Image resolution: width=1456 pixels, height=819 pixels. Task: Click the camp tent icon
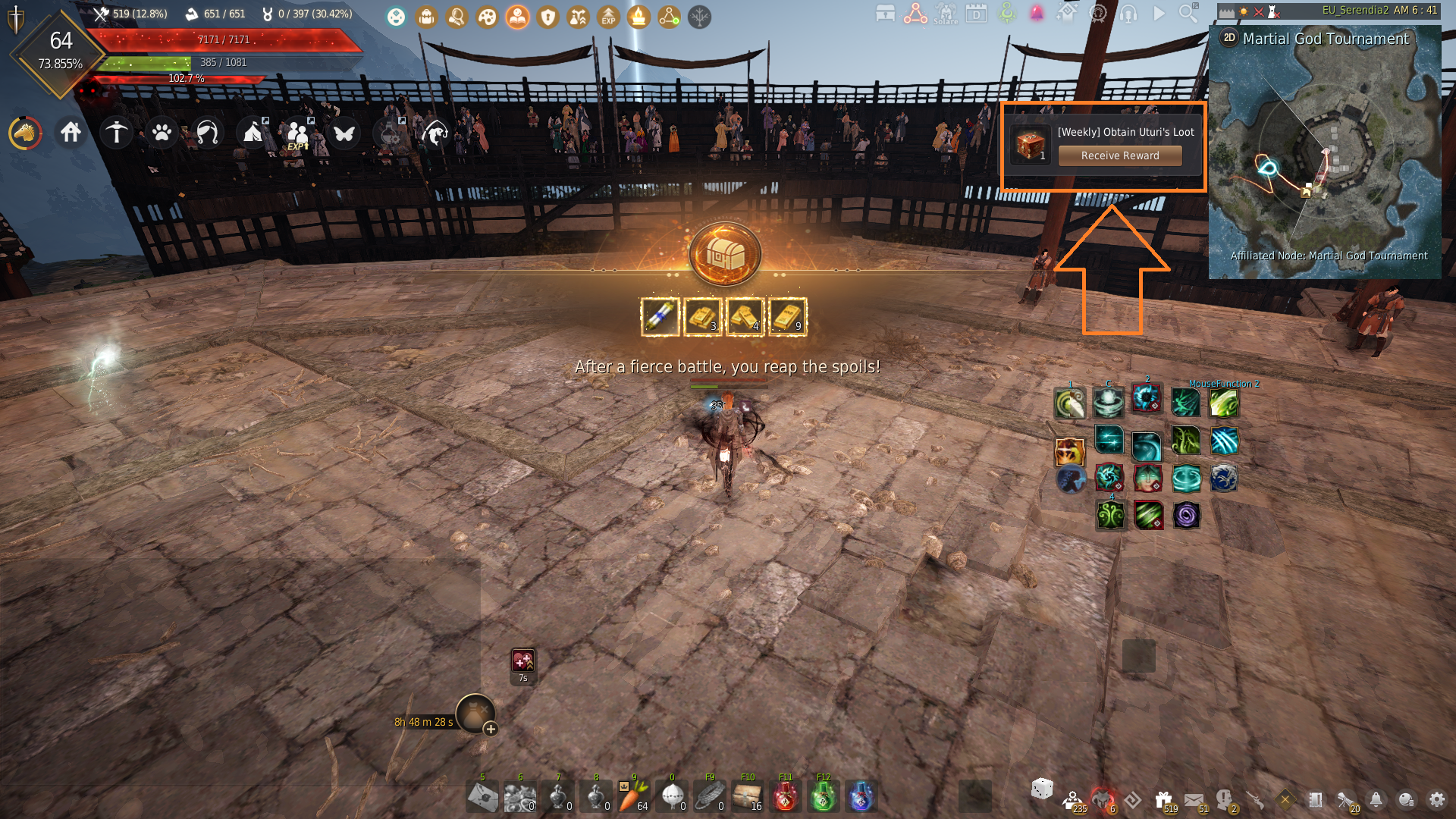coord(253,133)
